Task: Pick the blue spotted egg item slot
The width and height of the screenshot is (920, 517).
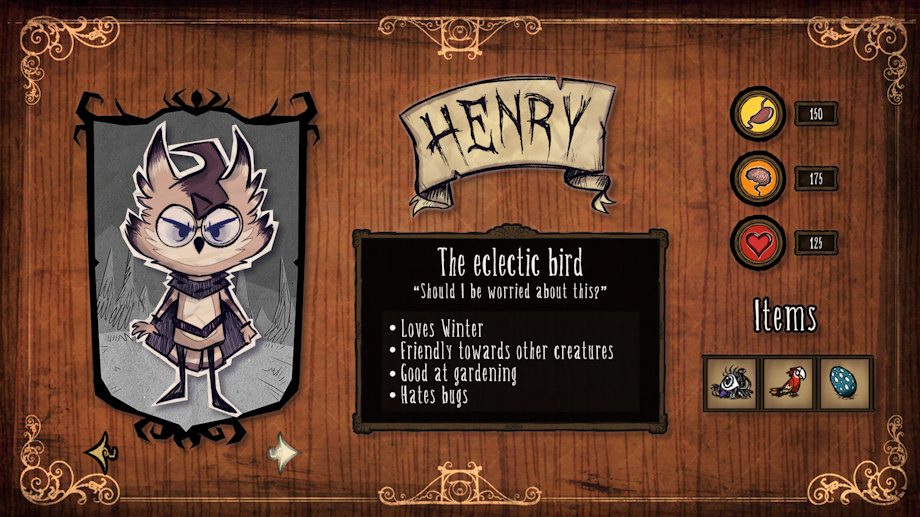Action: pos(845,383)
